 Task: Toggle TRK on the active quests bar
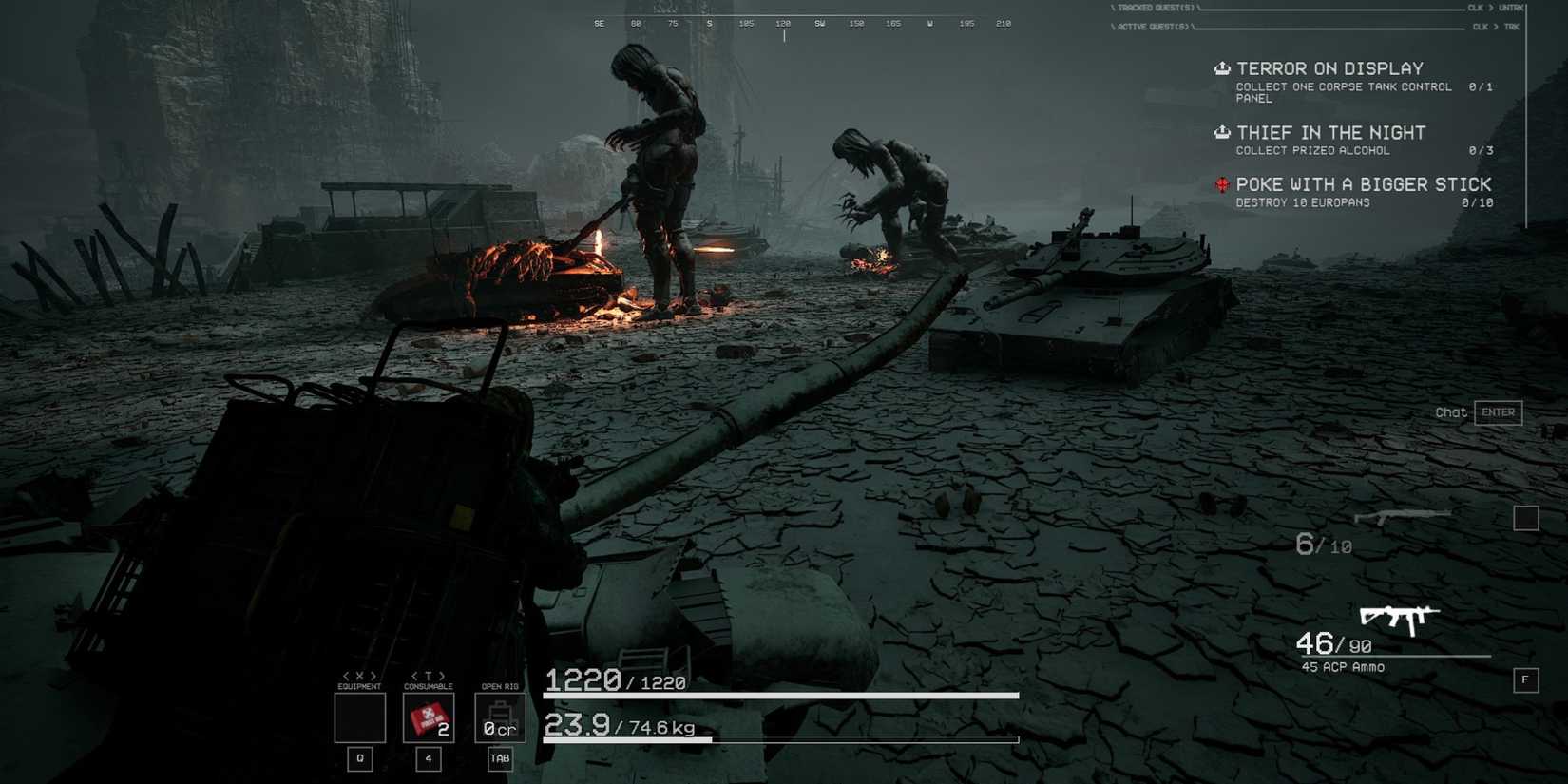[x=1512, y=27]
